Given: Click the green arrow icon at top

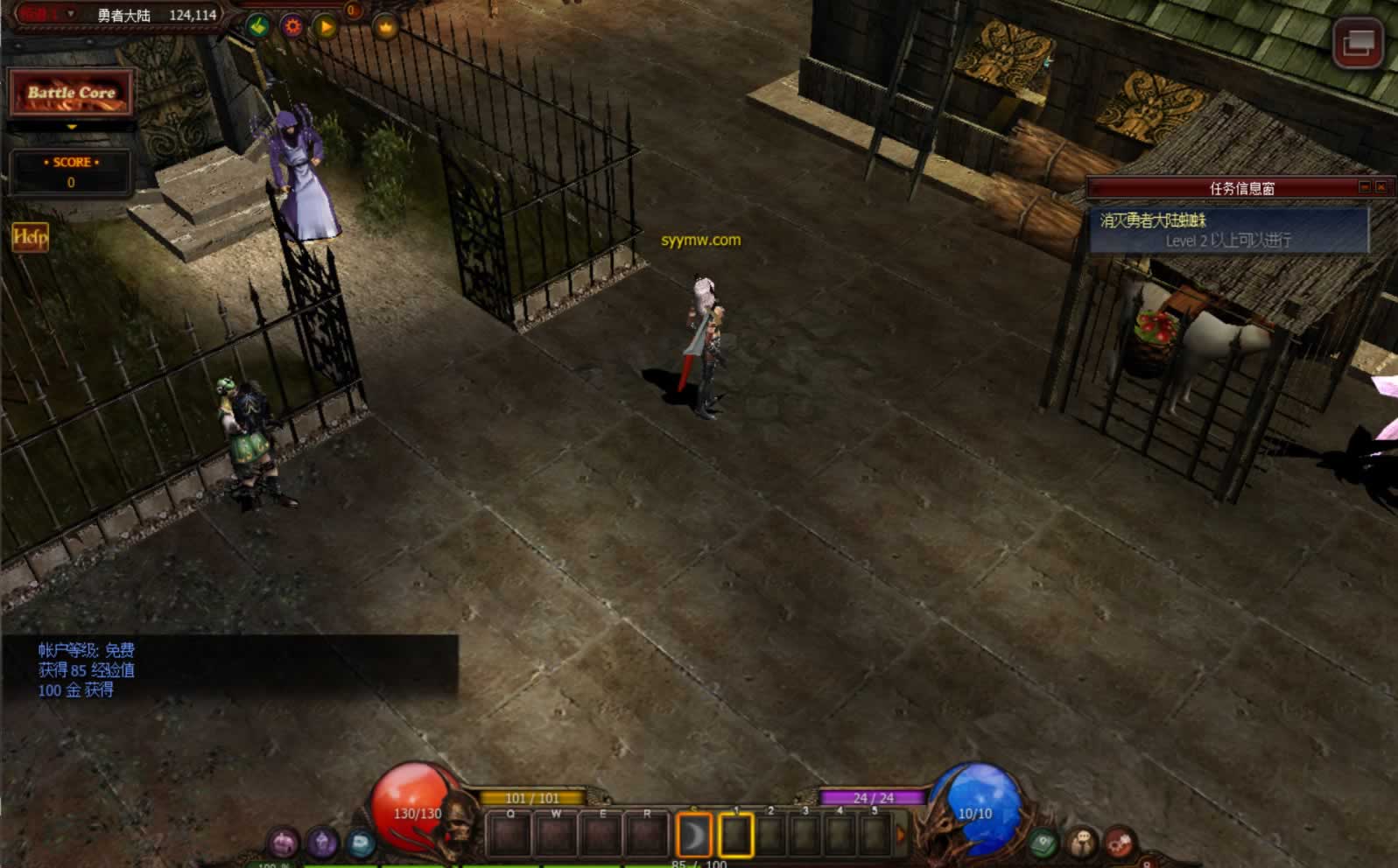Looking at the screenshot, I should [257, 26].
